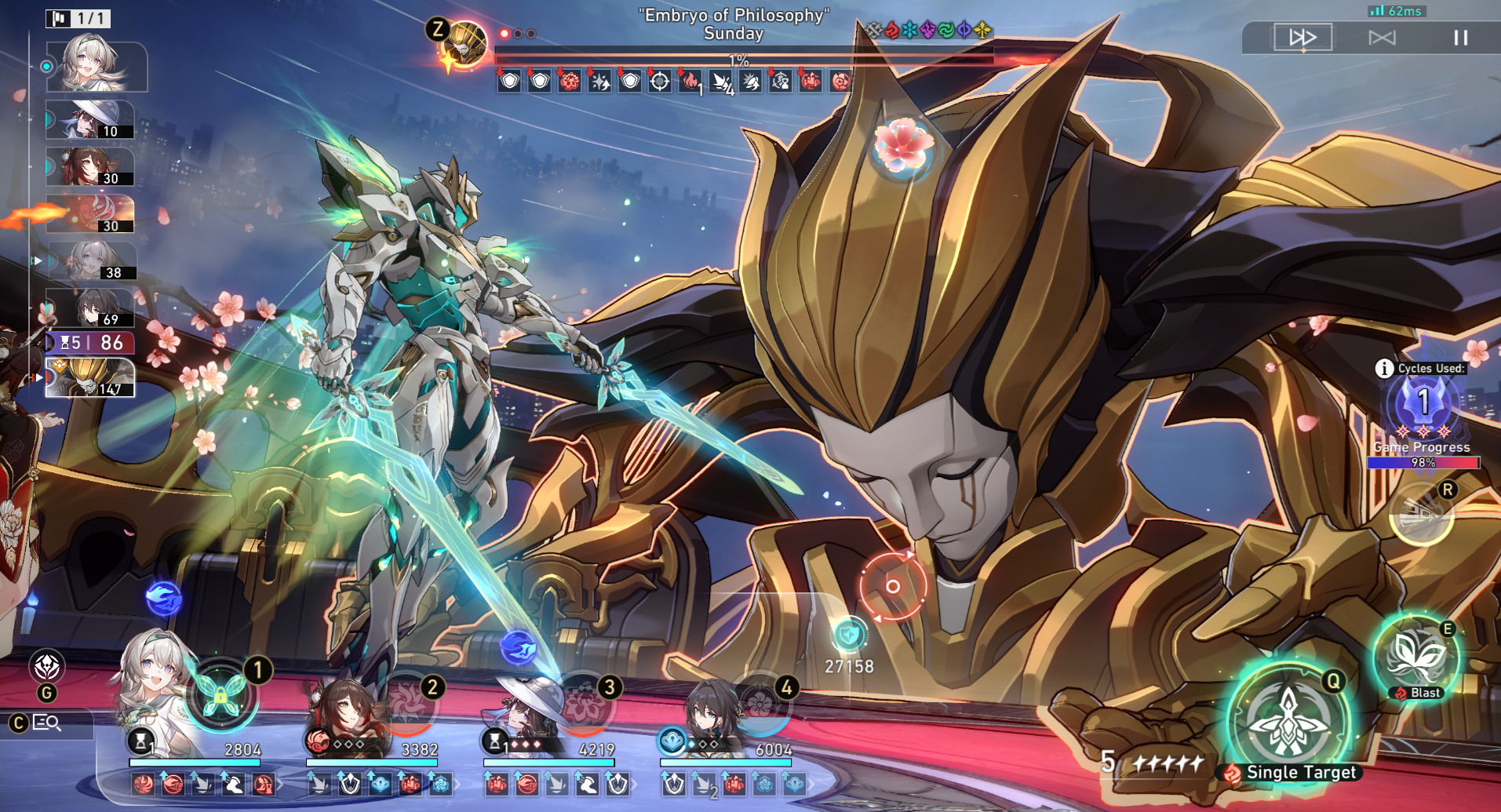Select the top Firefly turn-order portrait
This screenshot has width=1501, height=812.
(x=96, y=66)
